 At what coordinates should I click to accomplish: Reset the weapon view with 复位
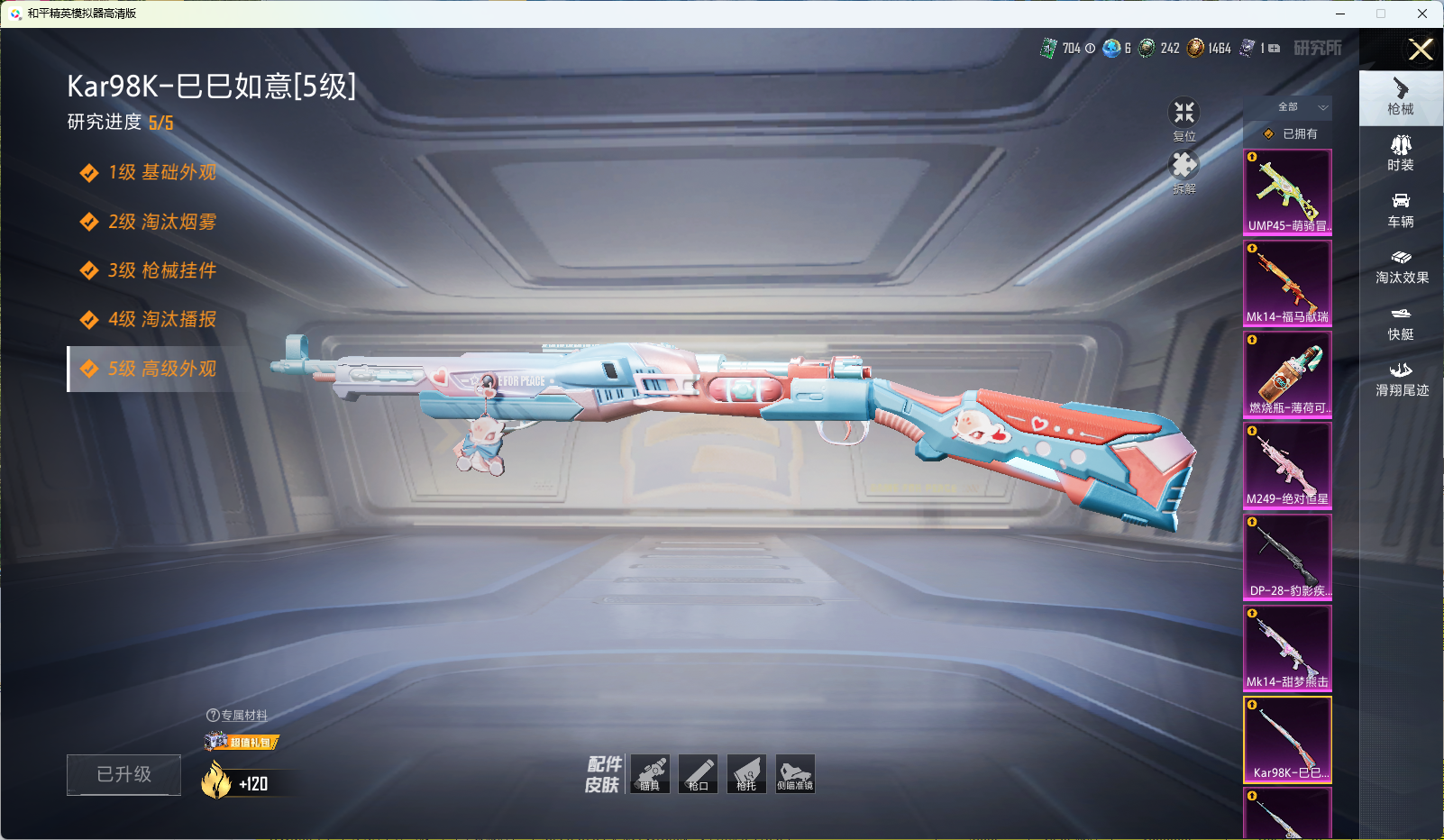coord(1184,118)
